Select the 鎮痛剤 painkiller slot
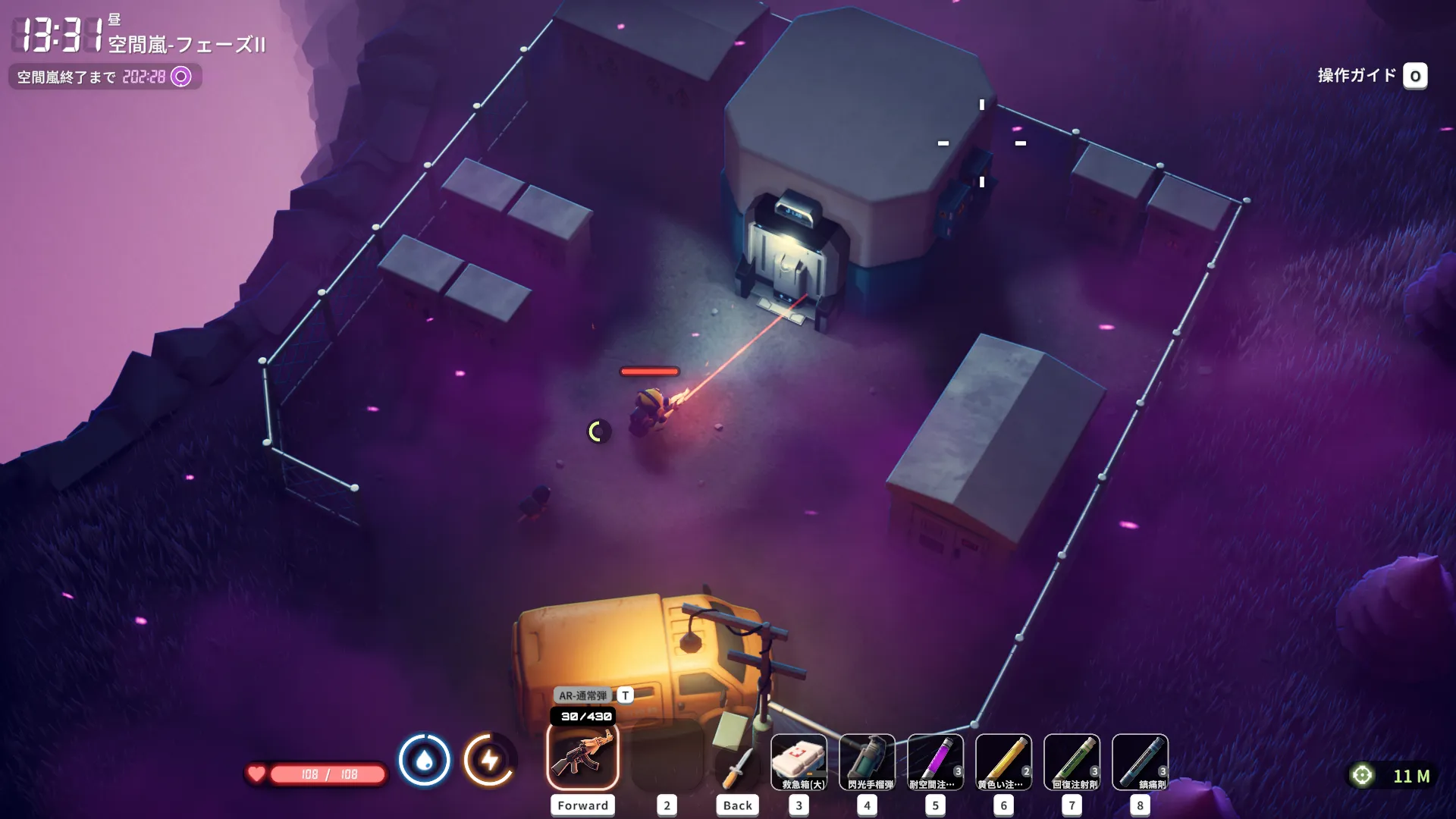 coord(1140,762)
